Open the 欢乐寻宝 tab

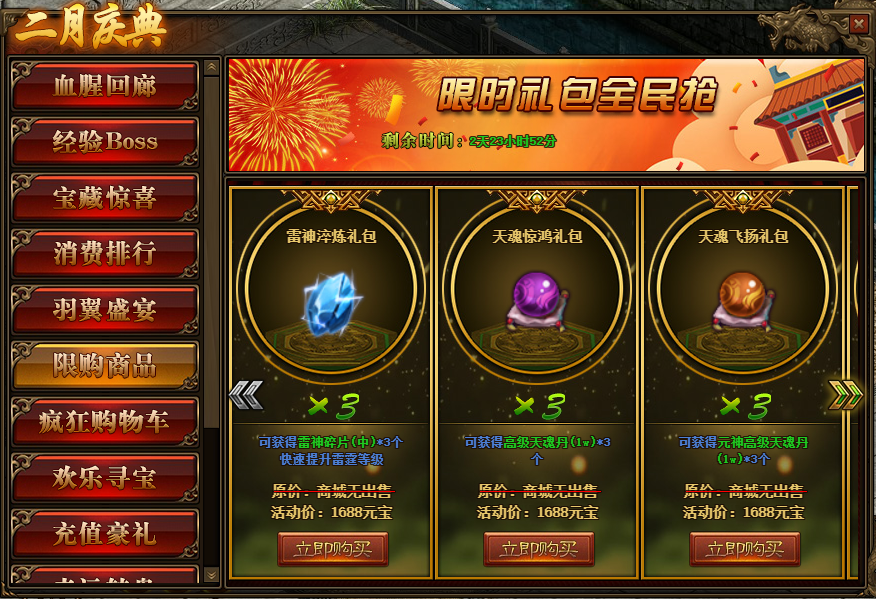pos(105,478)
